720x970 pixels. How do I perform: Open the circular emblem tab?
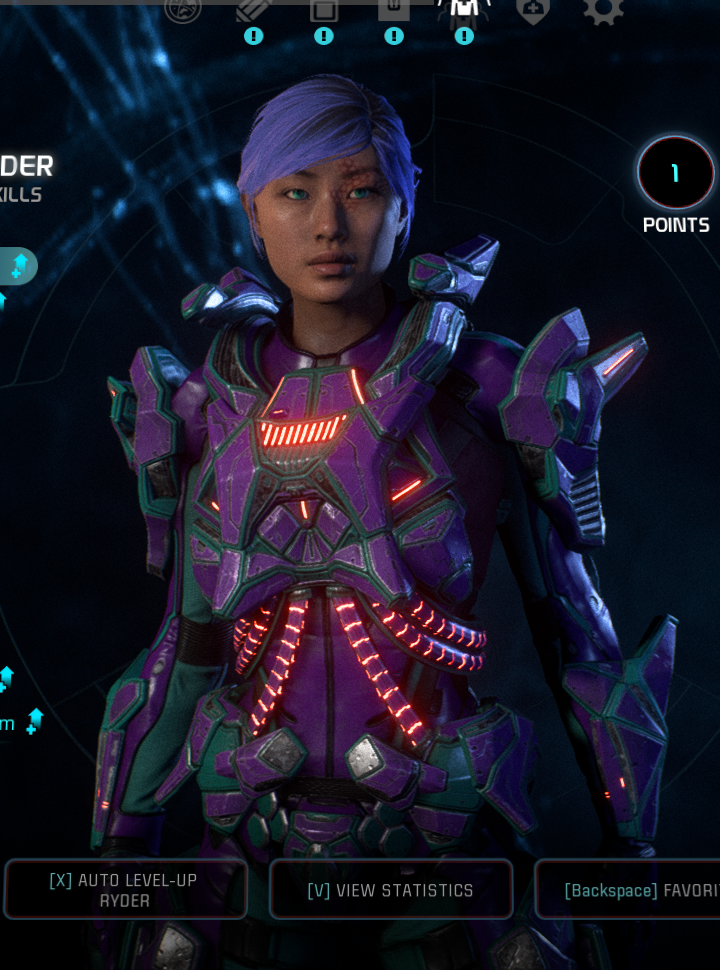pos(183,9)
